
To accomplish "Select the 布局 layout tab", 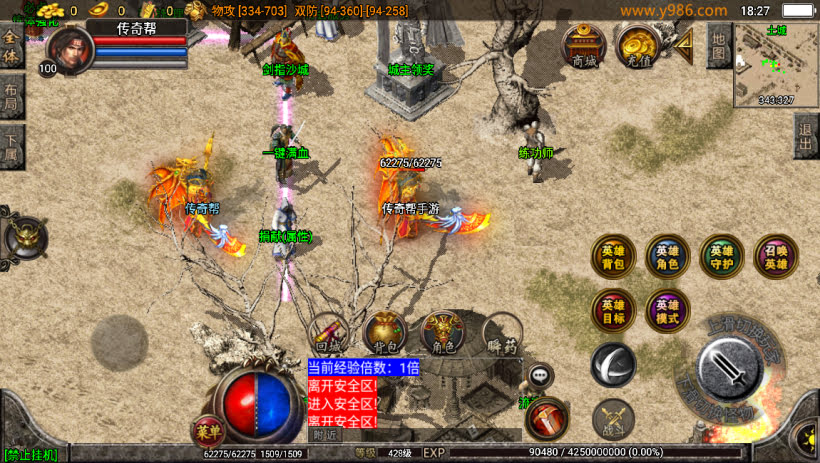I will point(11,99).
